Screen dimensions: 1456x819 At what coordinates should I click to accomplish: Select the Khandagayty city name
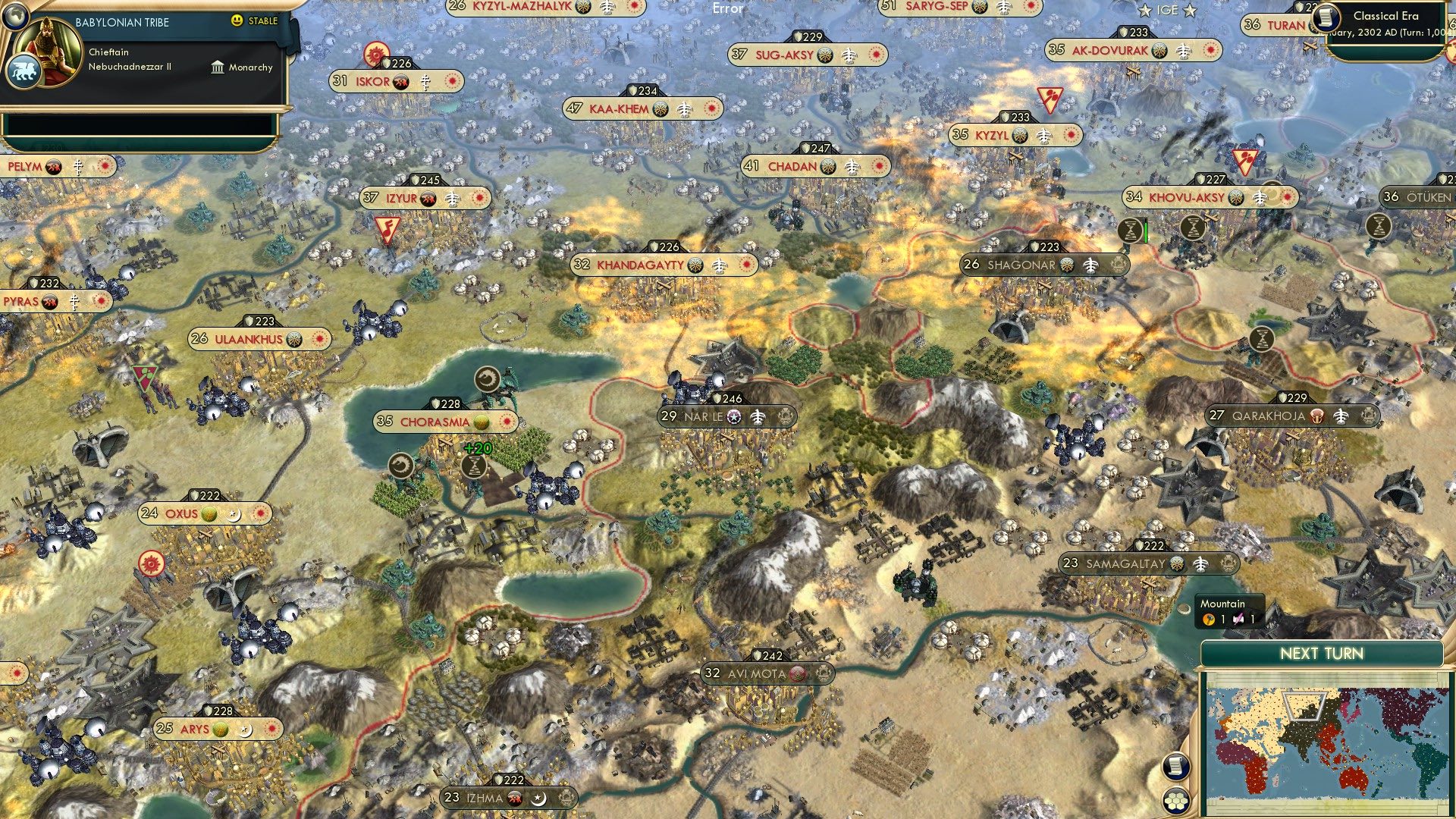click(641, 265)
